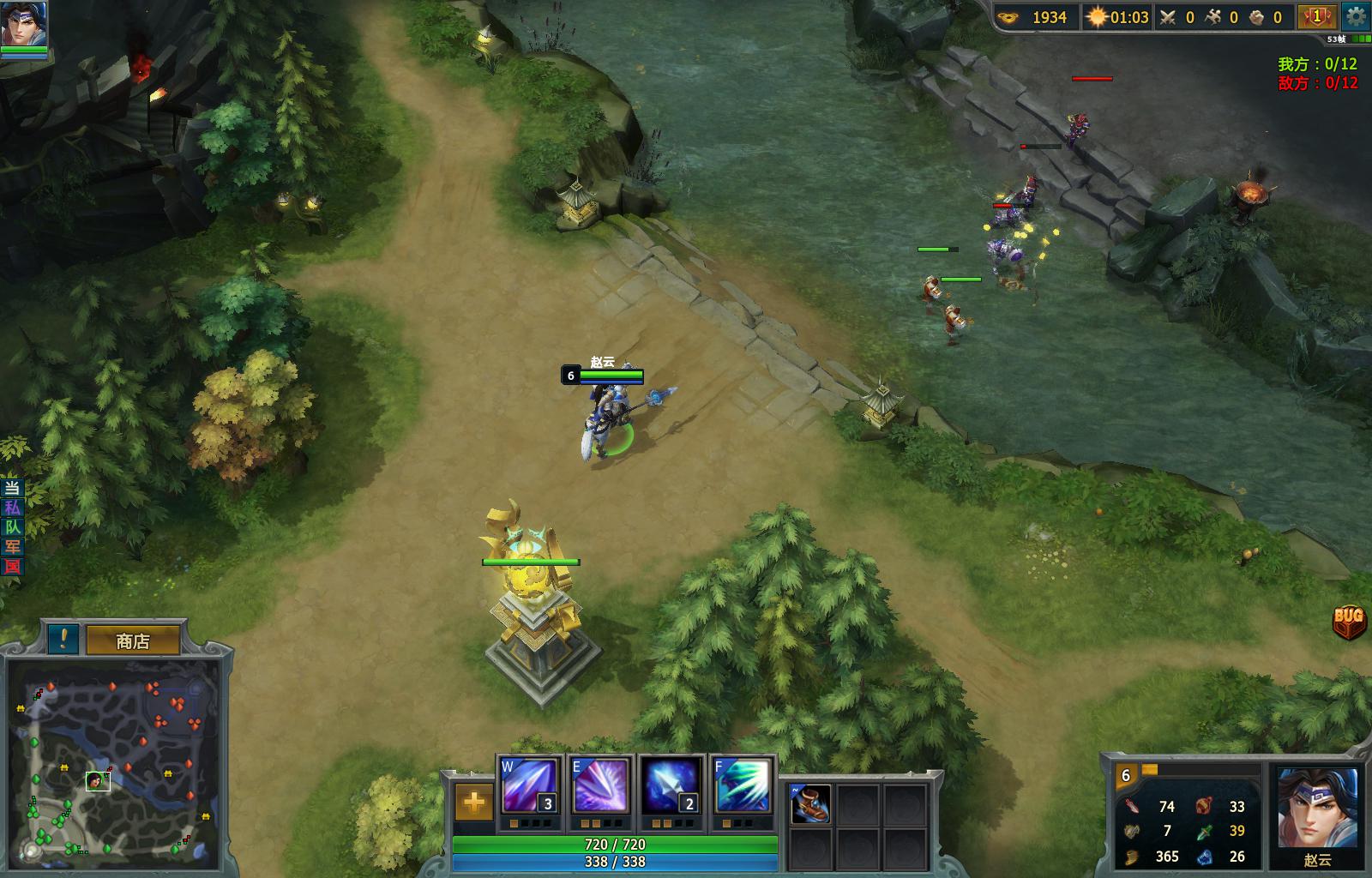Open the 国 nation chat channel
The height and width of the screenshot is (878, 1372).
(x=12, y=567)
